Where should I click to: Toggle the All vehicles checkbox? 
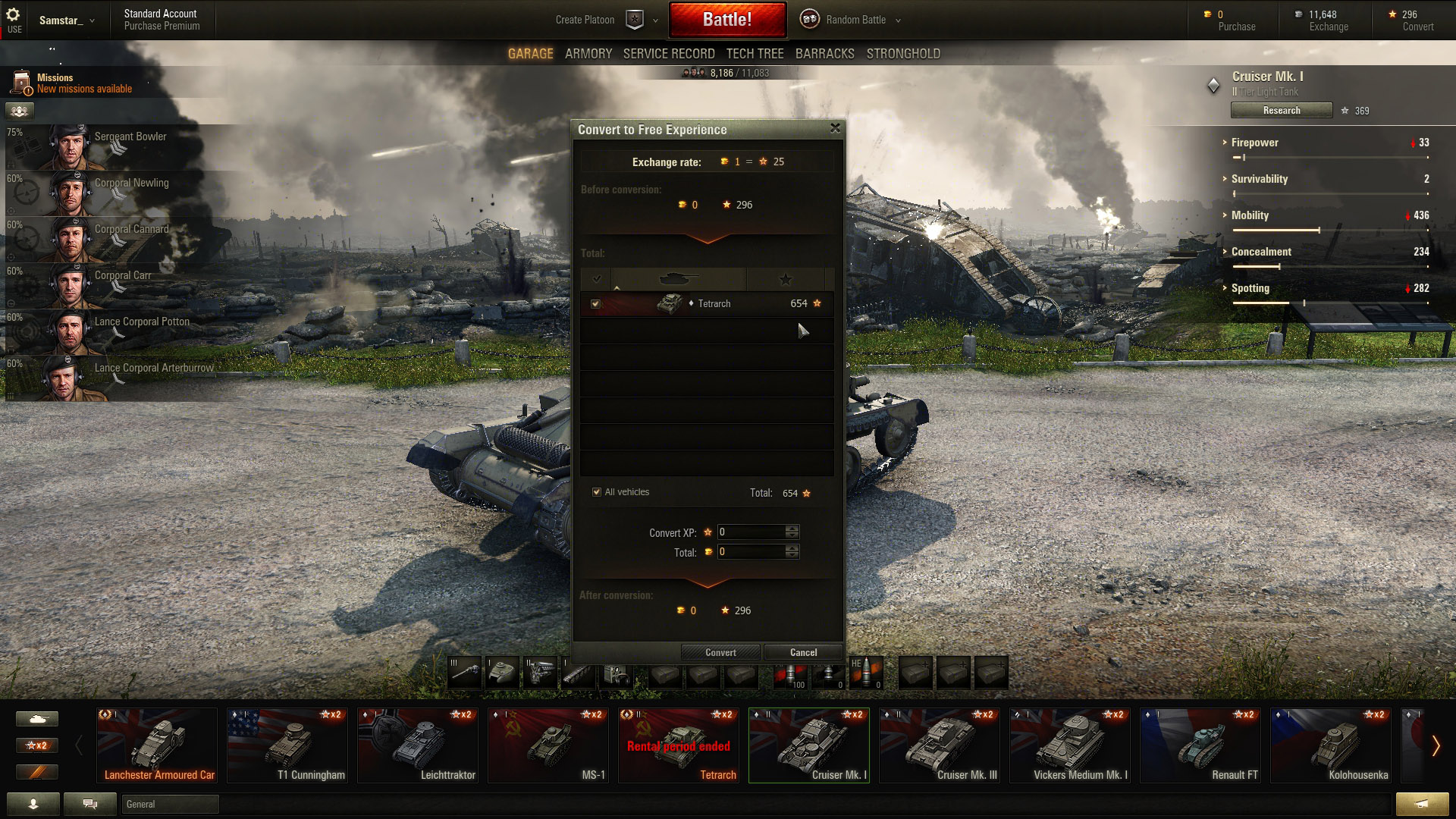597,492
